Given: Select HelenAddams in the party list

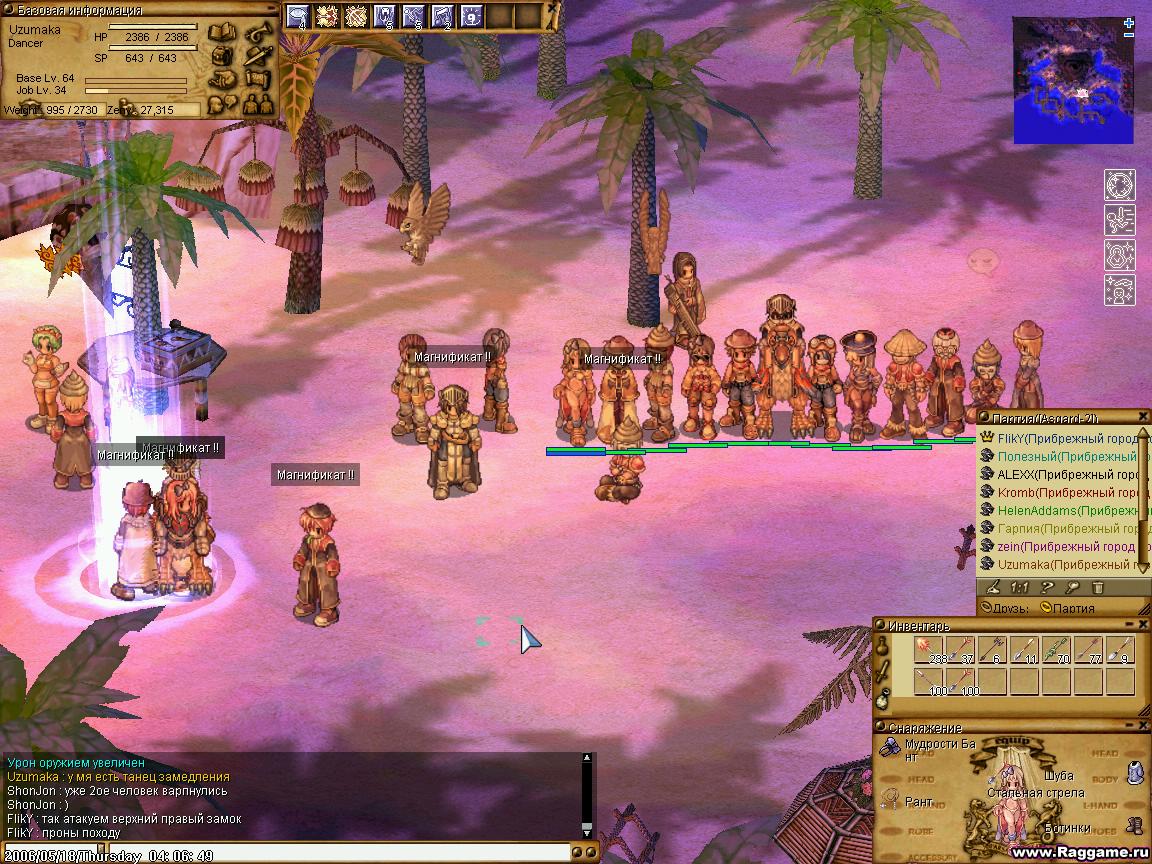Looking at the screenshot, I should click(1060, 510).
